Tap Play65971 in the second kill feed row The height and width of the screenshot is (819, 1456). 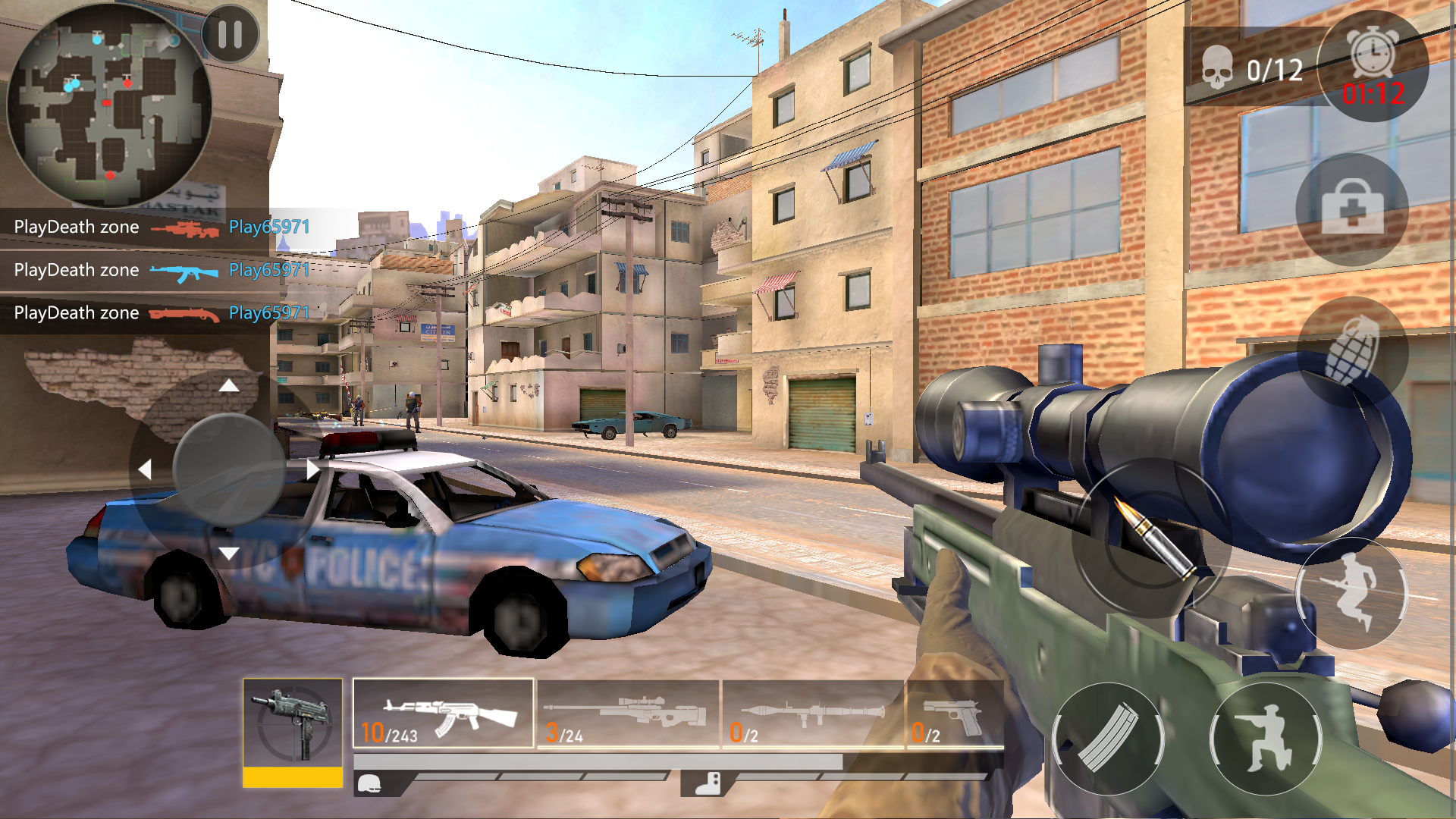tap(269, 269)
